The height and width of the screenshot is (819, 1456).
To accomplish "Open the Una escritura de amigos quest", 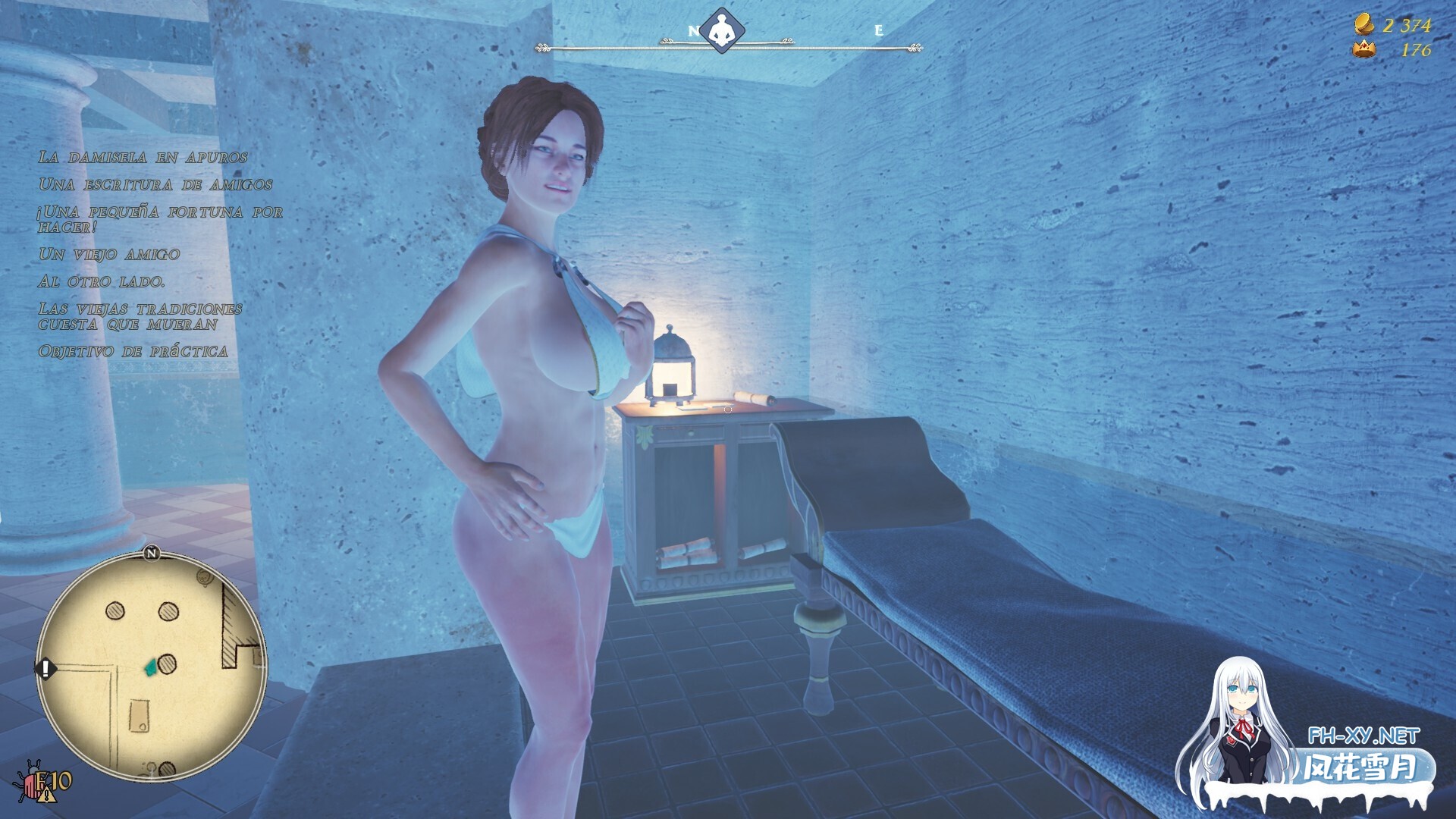I will (155, 185).
